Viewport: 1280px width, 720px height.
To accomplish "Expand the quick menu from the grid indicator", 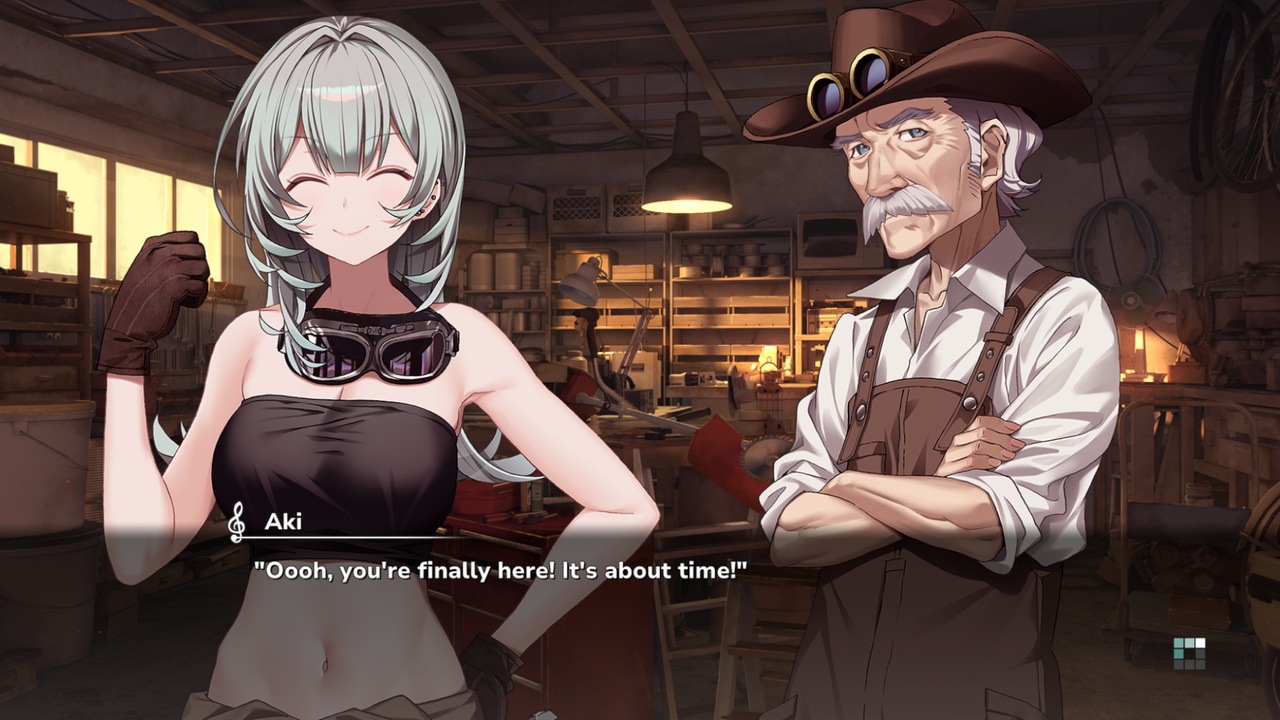I will (1190, 654).
